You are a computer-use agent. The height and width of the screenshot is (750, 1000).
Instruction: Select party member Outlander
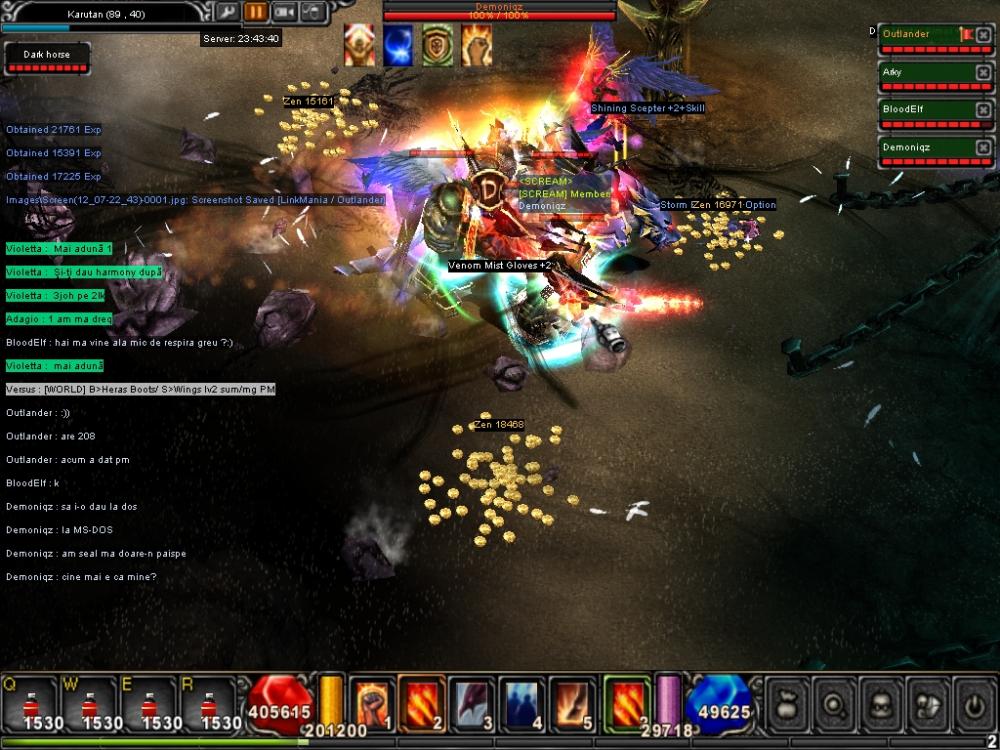point(918,35)
